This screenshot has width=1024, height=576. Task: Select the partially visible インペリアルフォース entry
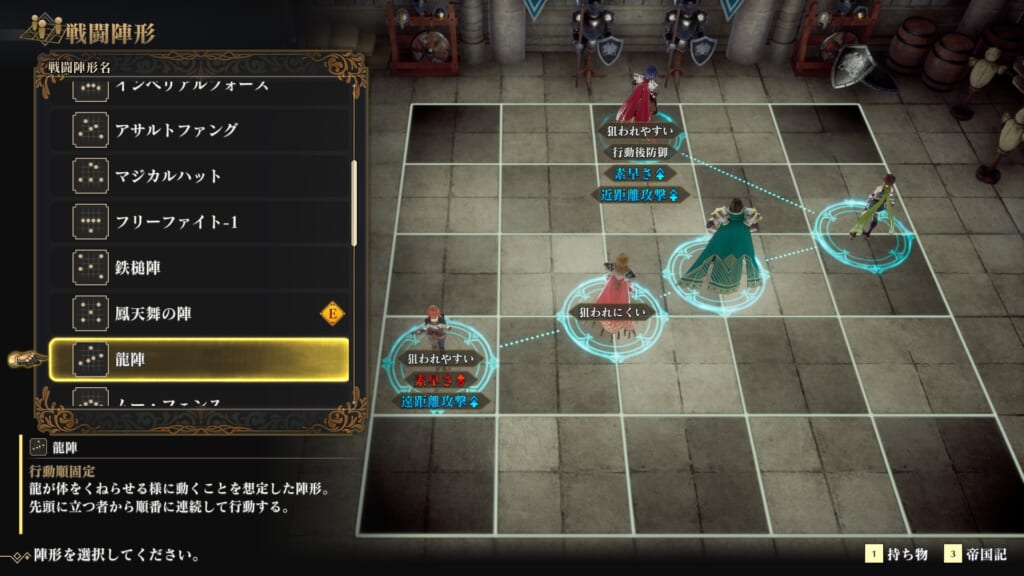tap(200, 89)
